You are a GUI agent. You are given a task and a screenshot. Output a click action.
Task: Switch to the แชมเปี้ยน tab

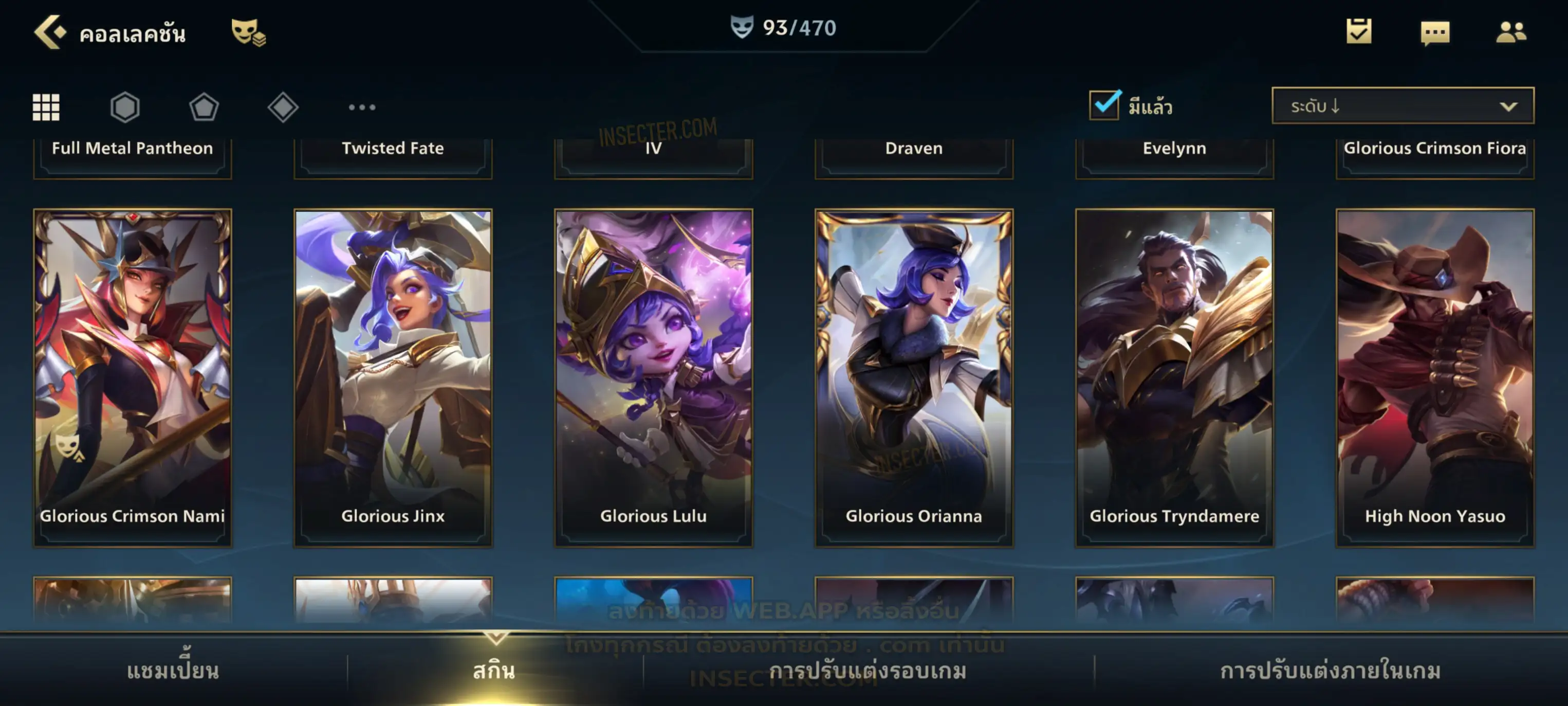pos(173,671)
